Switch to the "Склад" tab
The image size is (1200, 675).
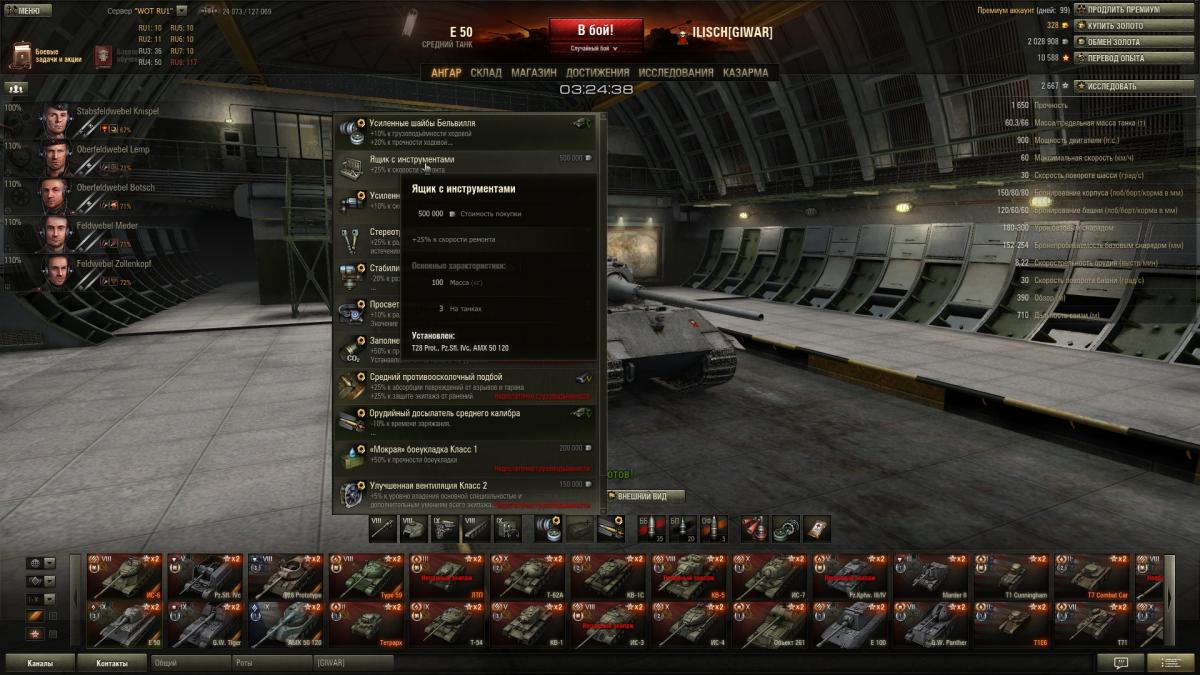[486, 73]
